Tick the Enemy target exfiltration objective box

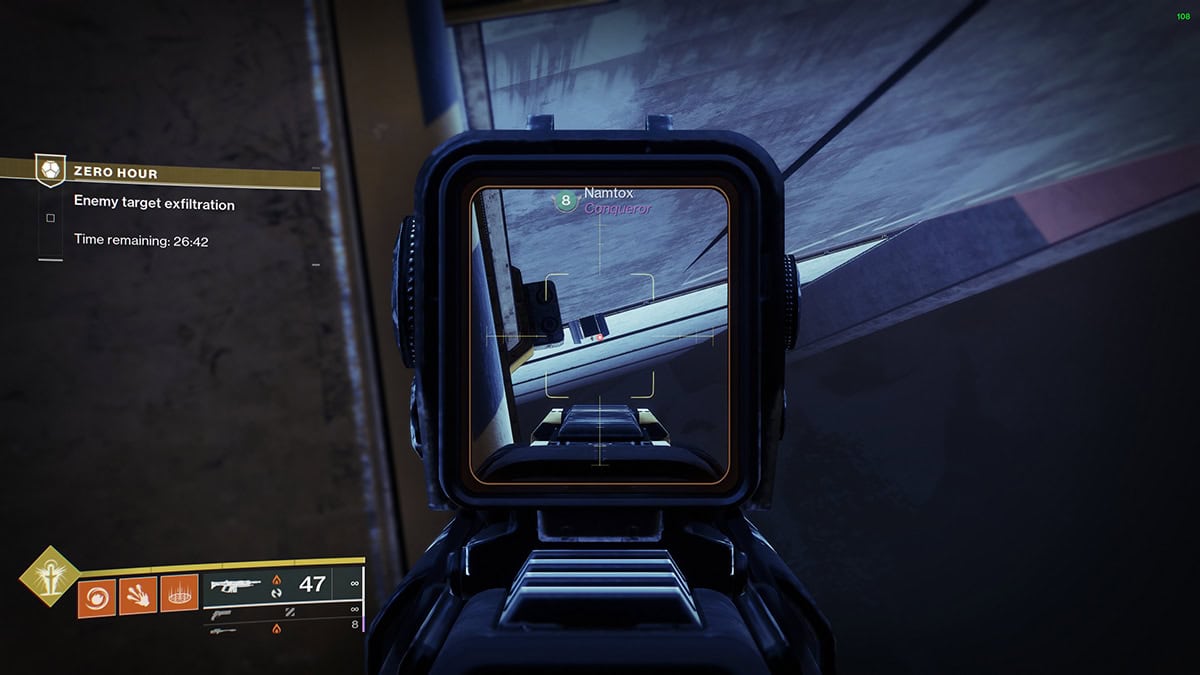point(50,217)
